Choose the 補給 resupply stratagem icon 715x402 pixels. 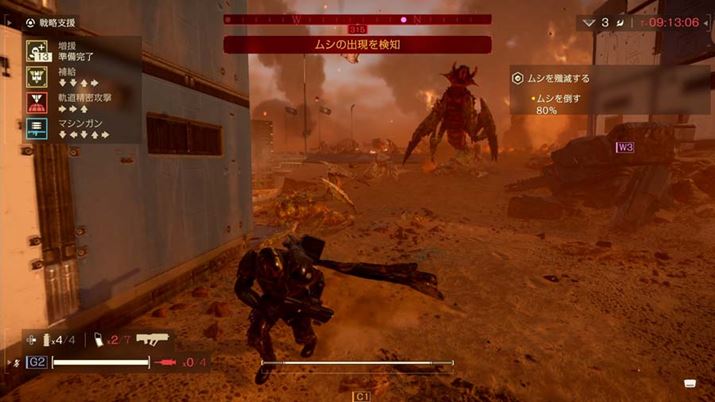(35, 76)
